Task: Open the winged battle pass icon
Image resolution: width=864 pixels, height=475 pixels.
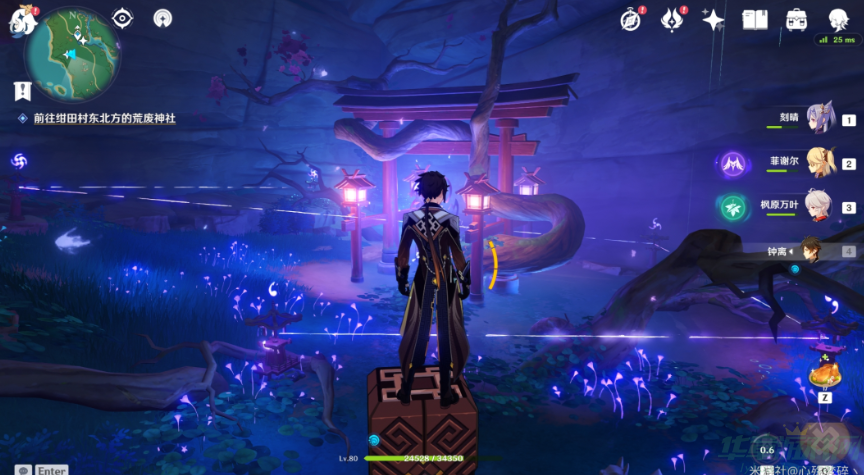Action: point(671,20)
